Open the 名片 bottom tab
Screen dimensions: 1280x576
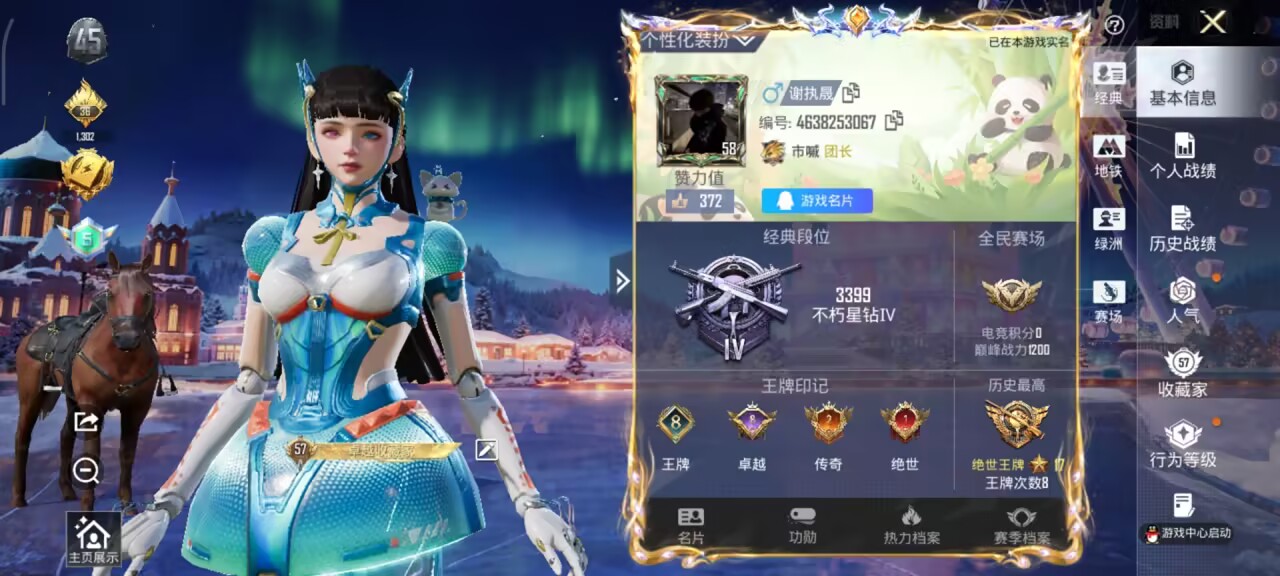(691, 525)
